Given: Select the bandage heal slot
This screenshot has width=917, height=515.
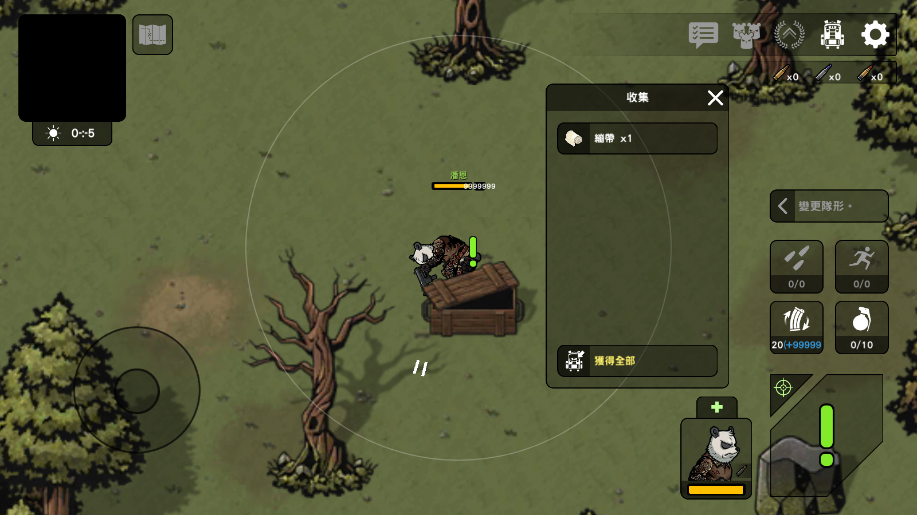Looking at the screenshot, I should pyautogui.click(x=796, y=327).
